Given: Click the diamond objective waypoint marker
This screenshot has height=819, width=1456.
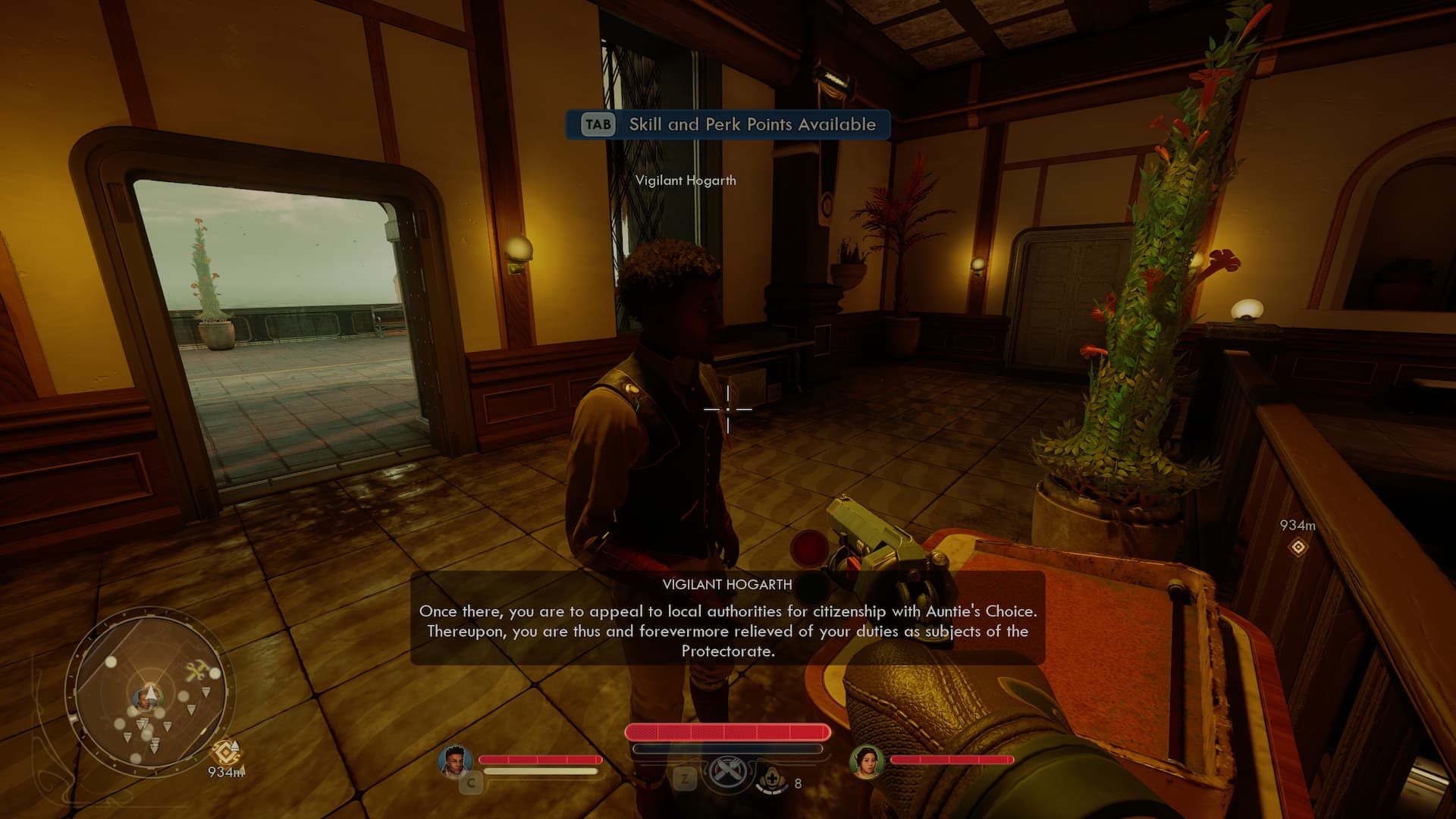Looking at the screenshot, I should tap(1298, 547).
